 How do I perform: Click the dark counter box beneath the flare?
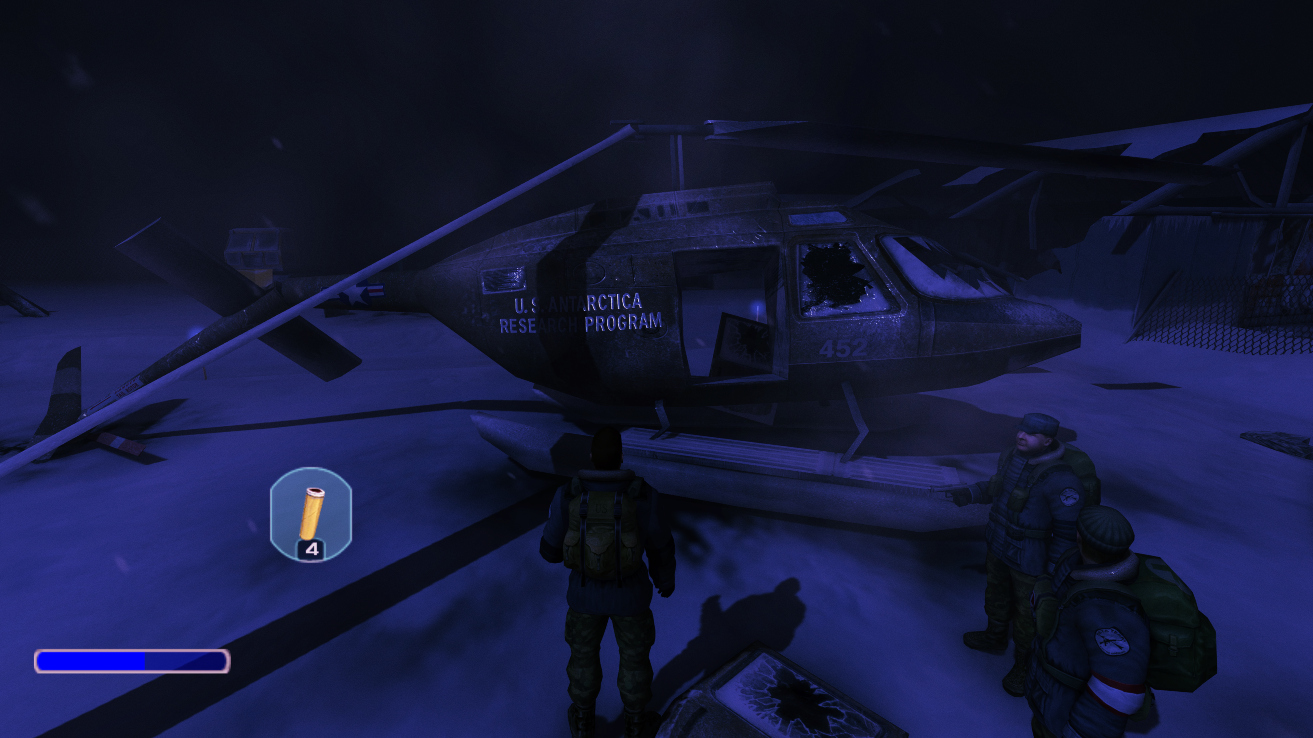point(311,550)
